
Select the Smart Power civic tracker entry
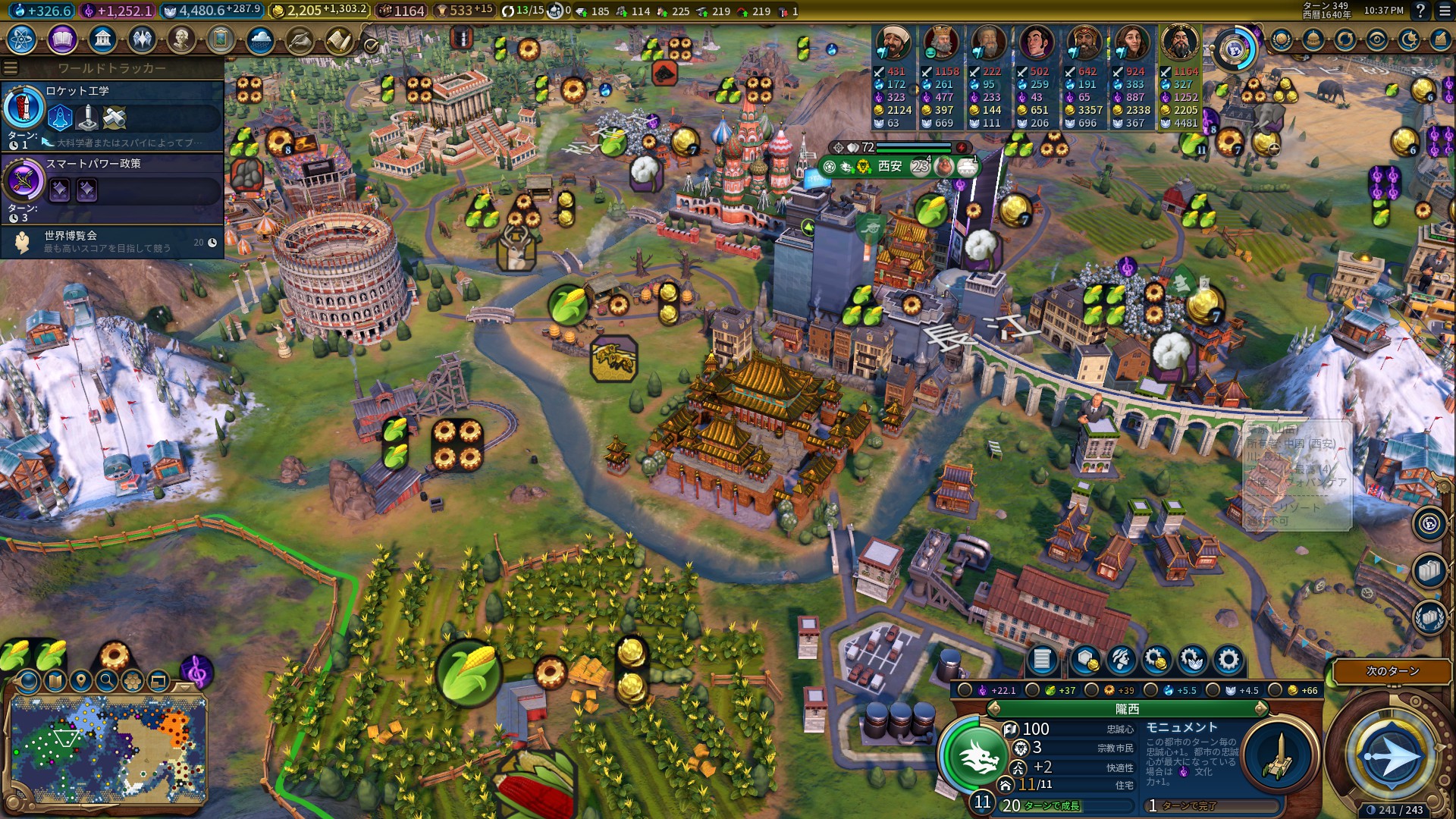coord(112,187)
